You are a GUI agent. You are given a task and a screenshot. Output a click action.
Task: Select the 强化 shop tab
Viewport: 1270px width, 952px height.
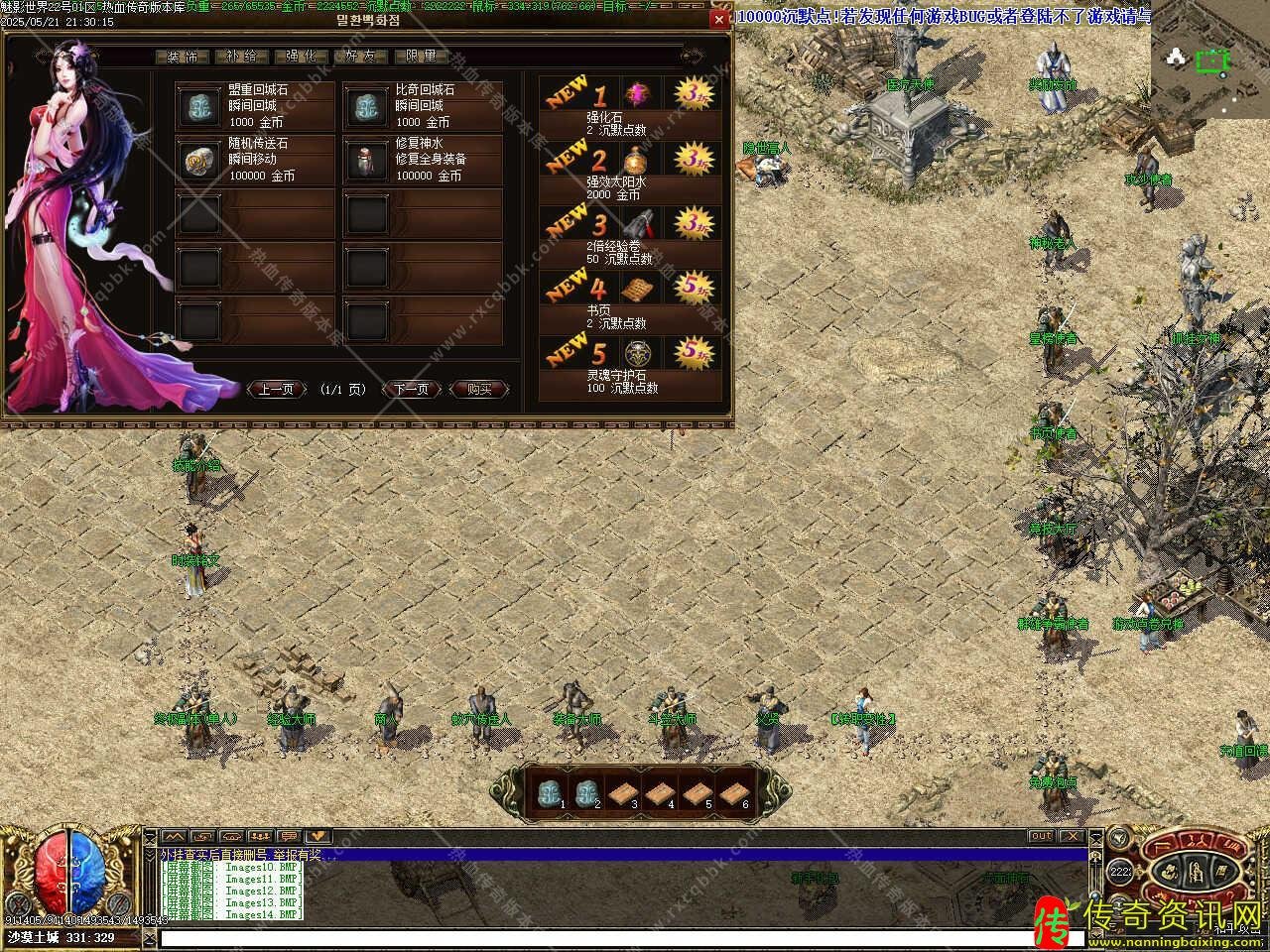pos(302,57)
